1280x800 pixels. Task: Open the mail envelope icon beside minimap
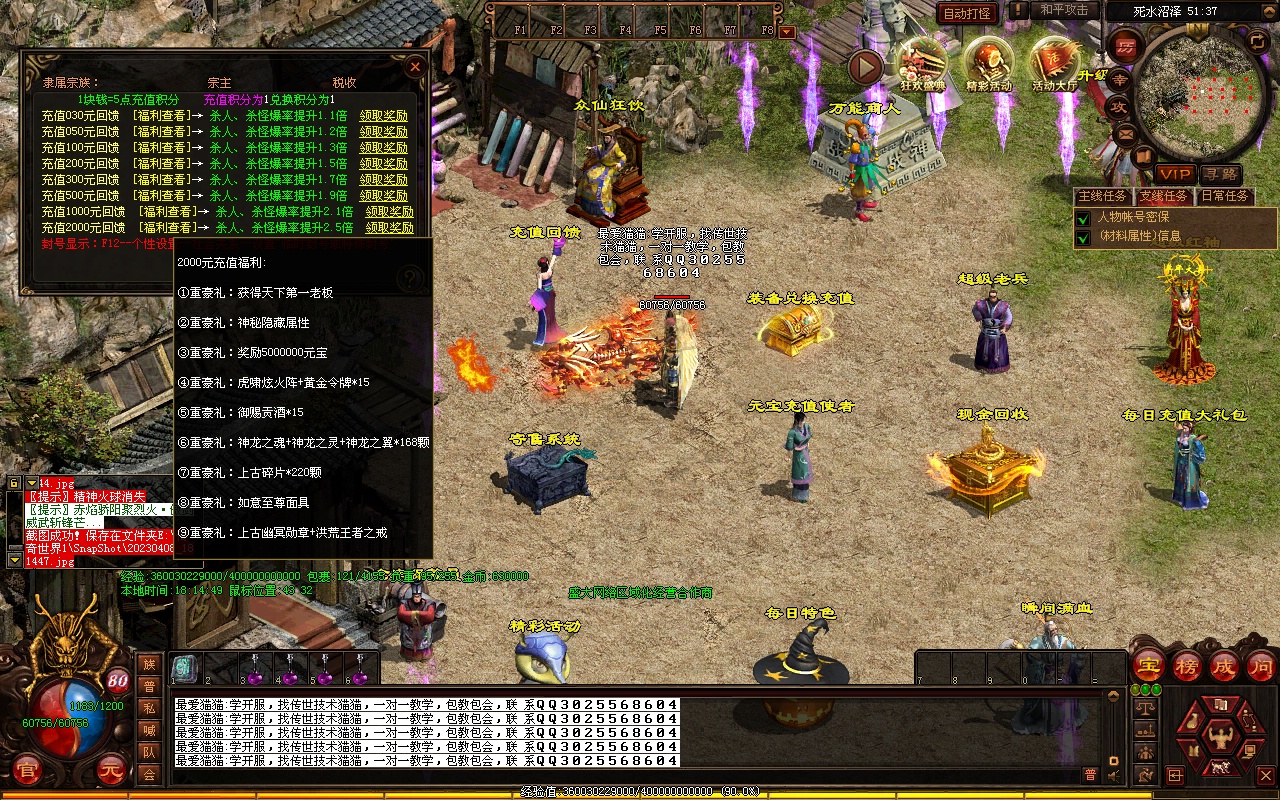[x=1126, y=133]
